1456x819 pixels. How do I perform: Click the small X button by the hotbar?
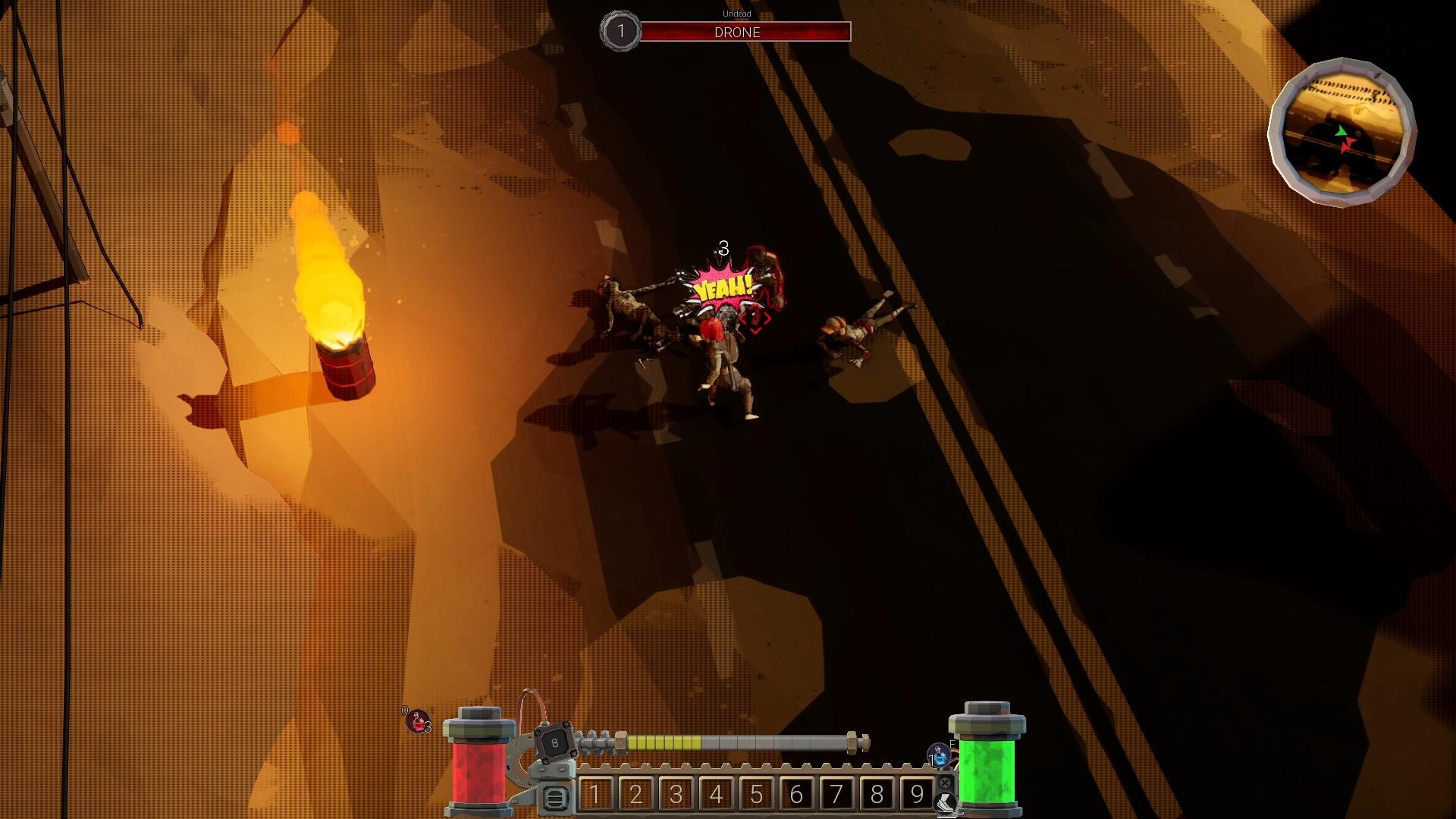pos(945,782)
